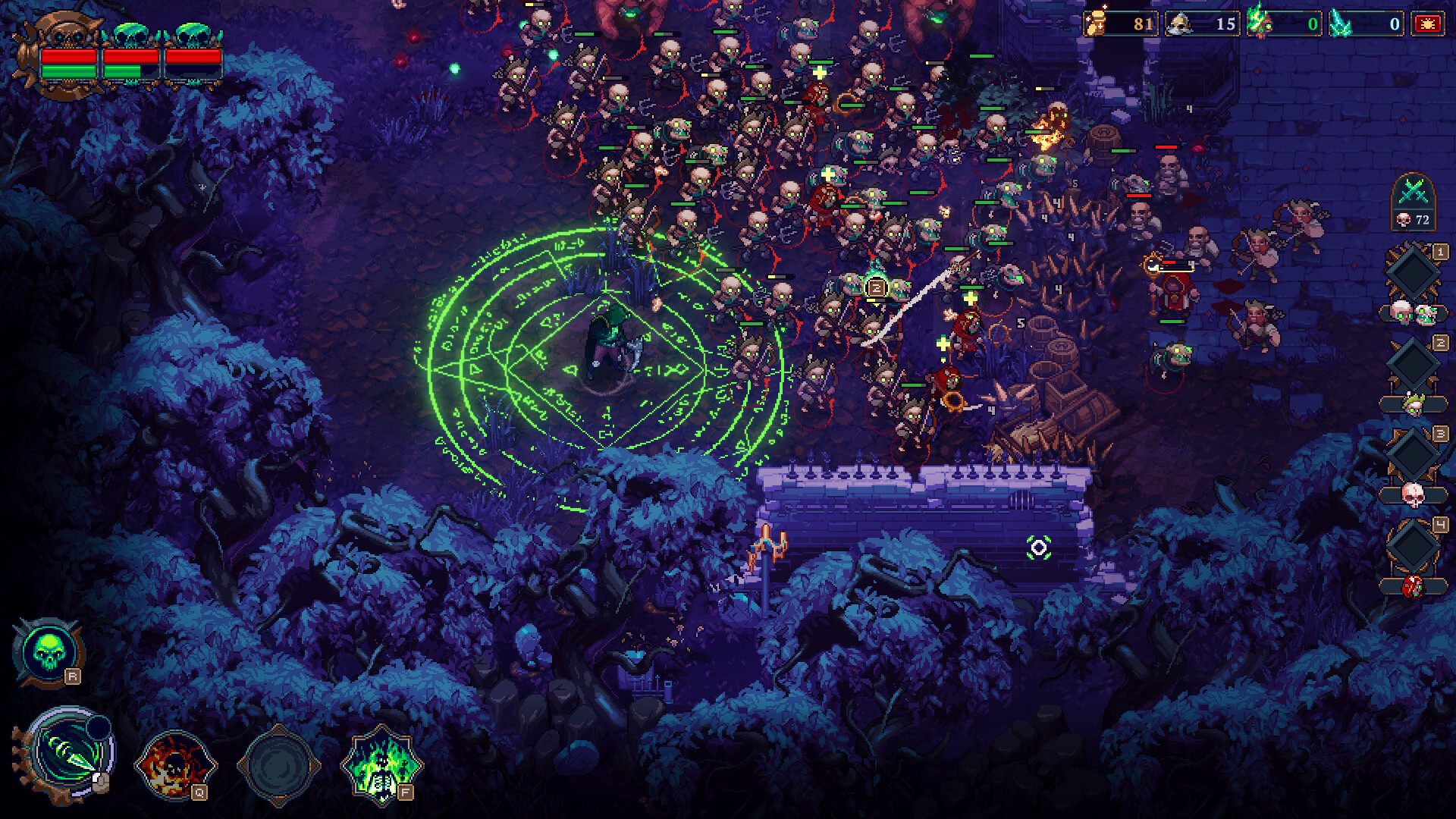Click the empty round ability slot
Viewport: 1456px width, 819px height.
278,764
